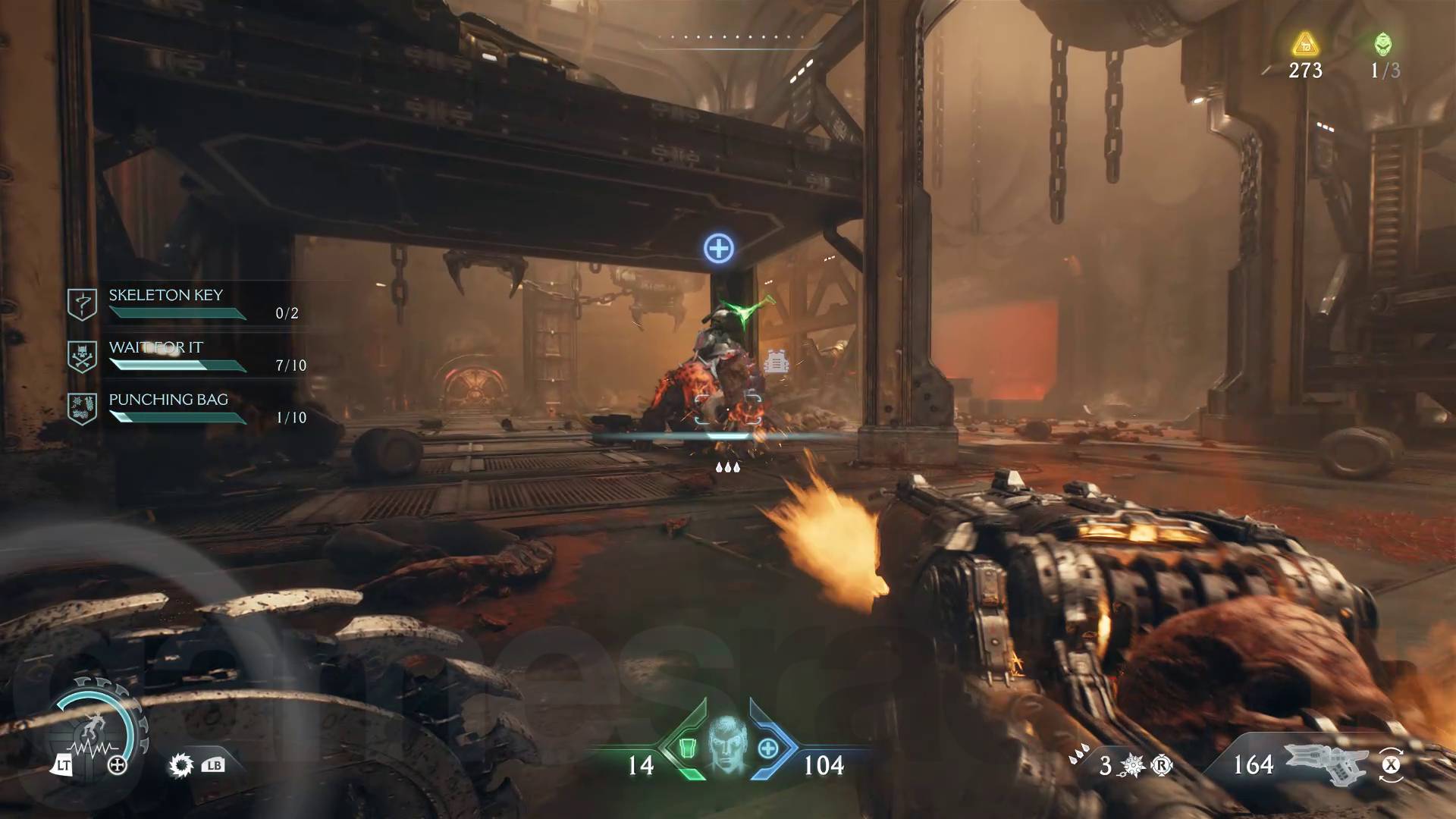Select the green armor icon
This screenshot has height=819, width=1456.
coord(686,748)
